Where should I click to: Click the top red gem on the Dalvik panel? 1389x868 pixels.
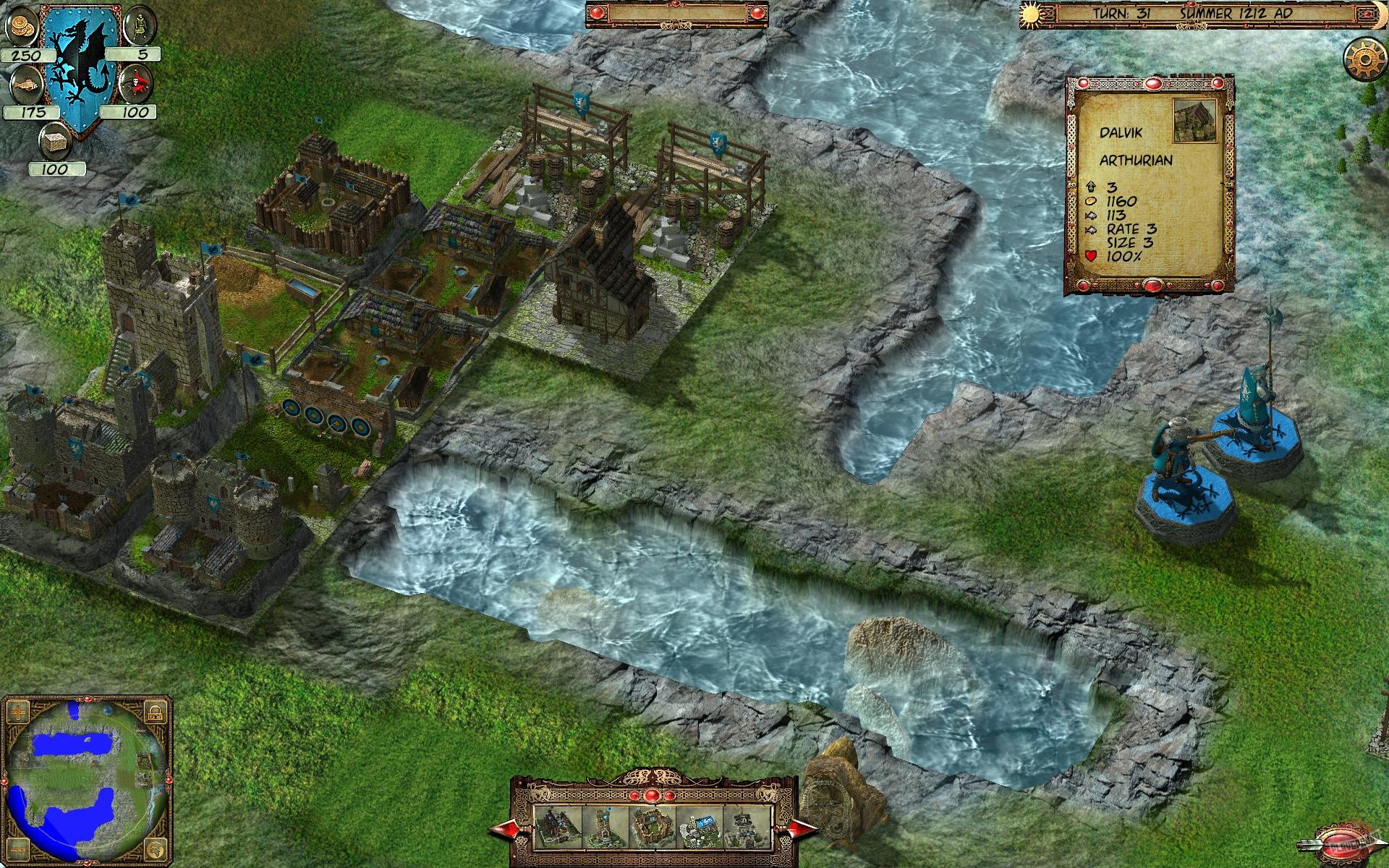point(1152,84)
